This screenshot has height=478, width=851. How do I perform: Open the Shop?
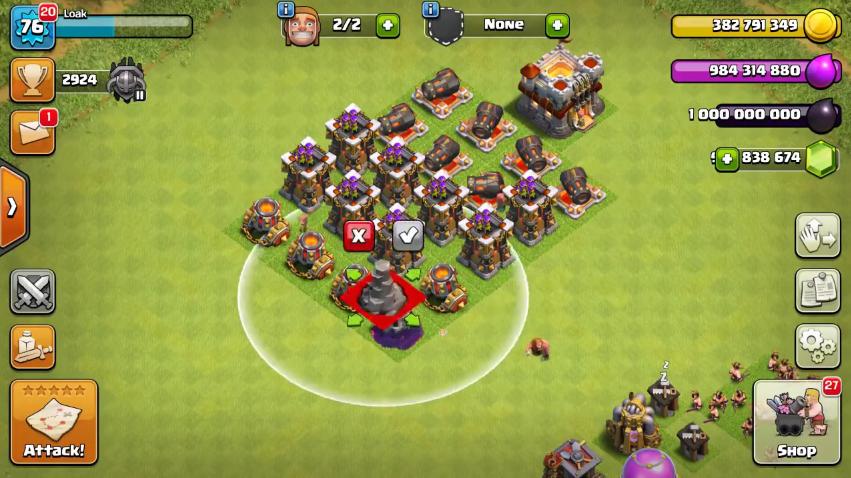(x=796, y=423)
